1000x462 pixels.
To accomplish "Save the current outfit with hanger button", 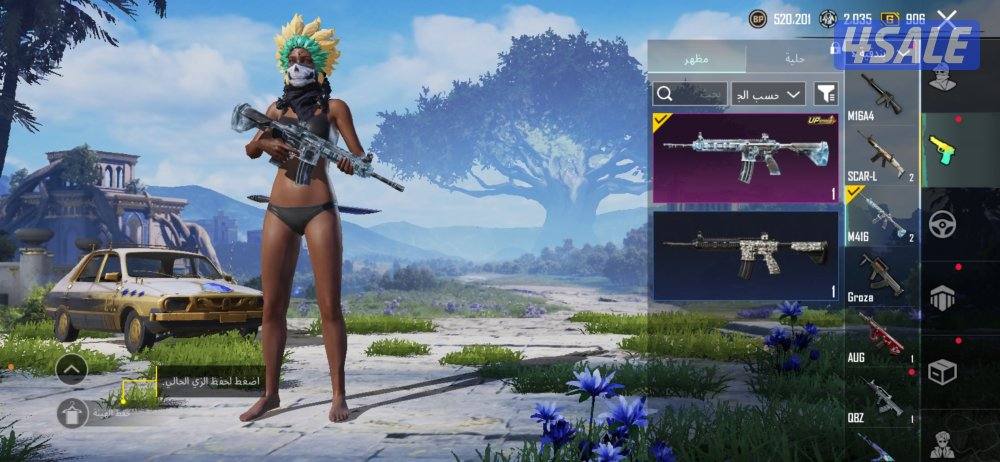I will pyautogui.click(x=71, y=412).
